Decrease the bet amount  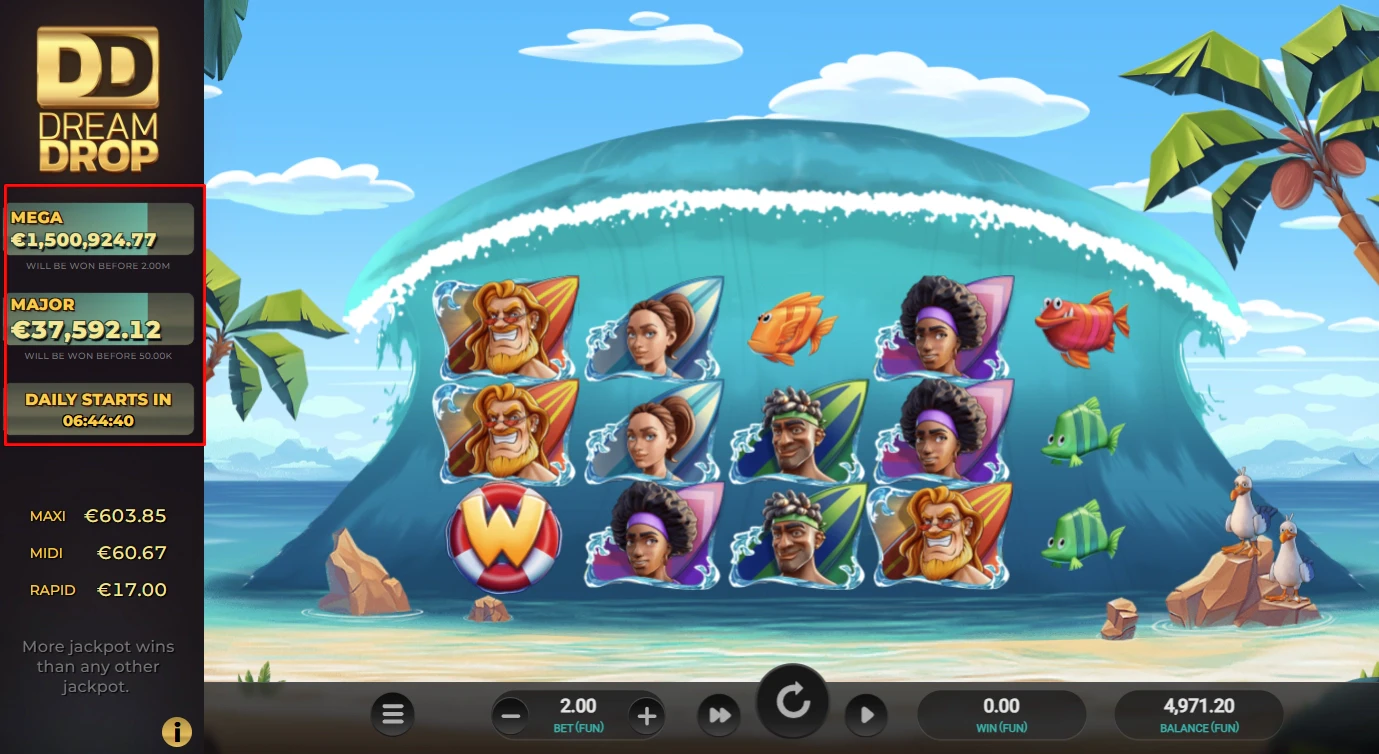click(510, 714)
